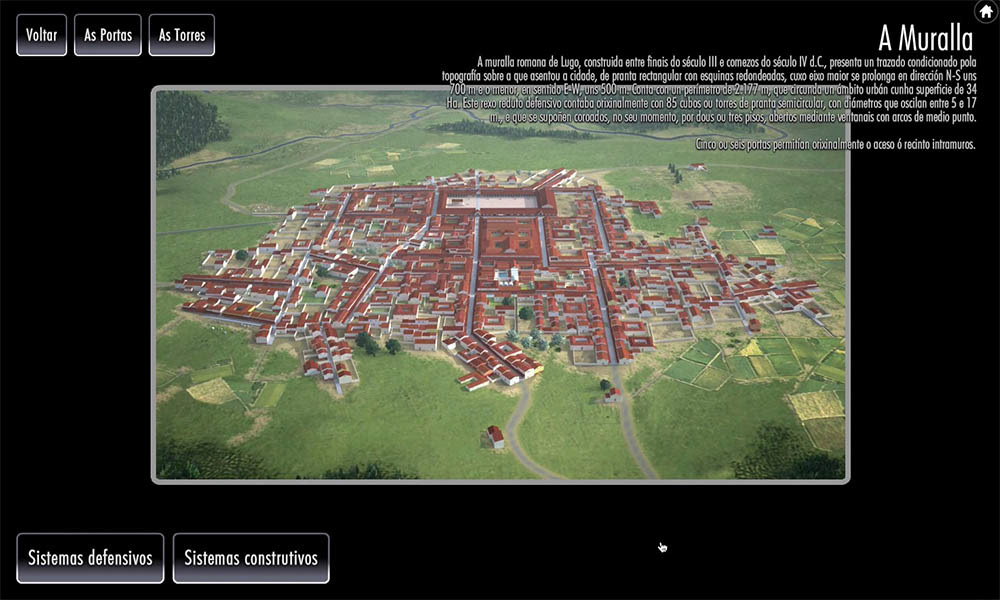The image size is (1000, 600).
Task: Go to home via house icon
Action: (x=985, y=12)
